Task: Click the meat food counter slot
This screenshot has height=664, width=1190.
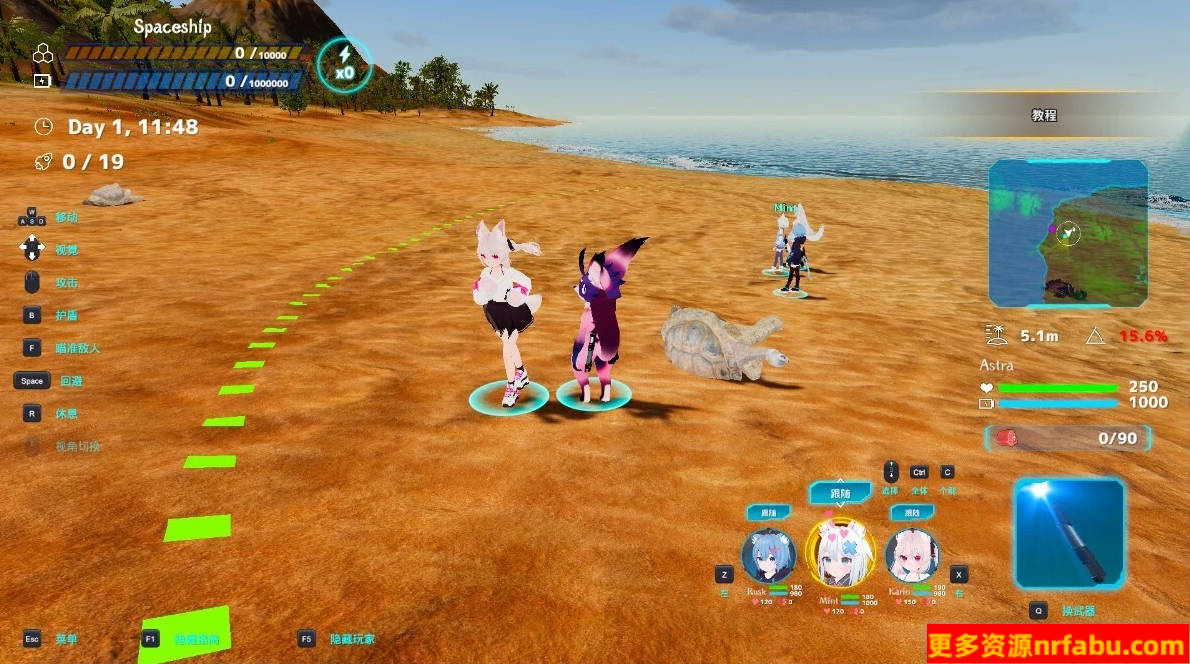Action: pyautogui.click(x=1068, y=438)
